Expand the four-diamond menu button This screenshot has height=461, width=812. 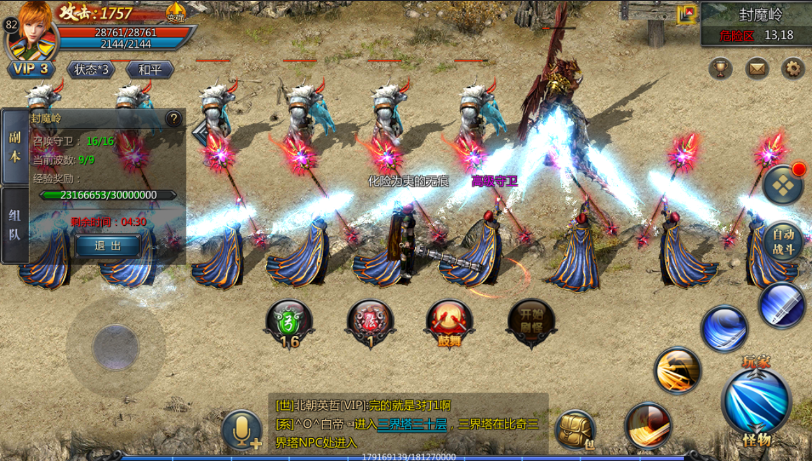click(783, 184)
